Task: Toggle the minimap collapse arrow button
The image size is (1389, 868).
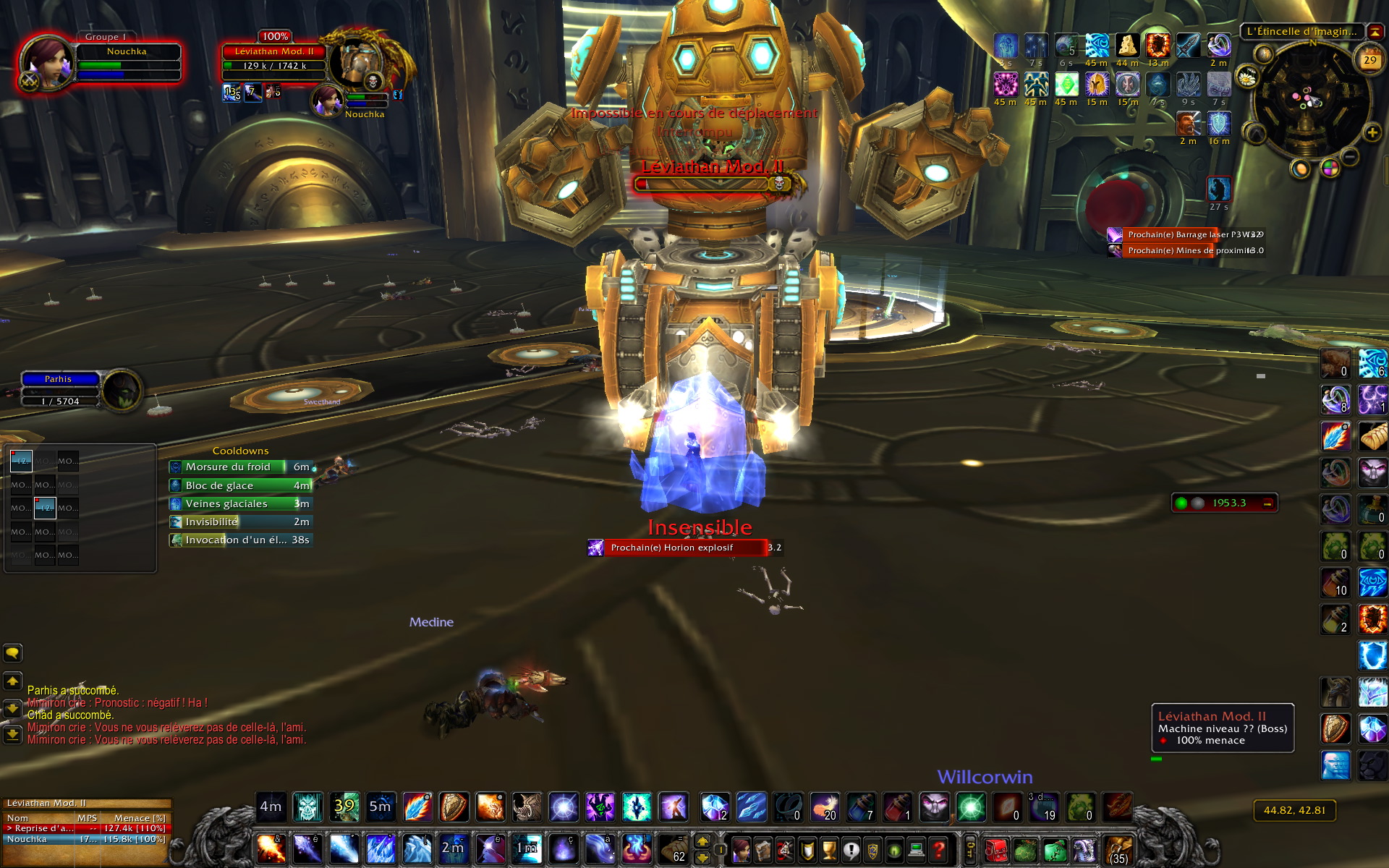Action: click(x=1375, y=32)
